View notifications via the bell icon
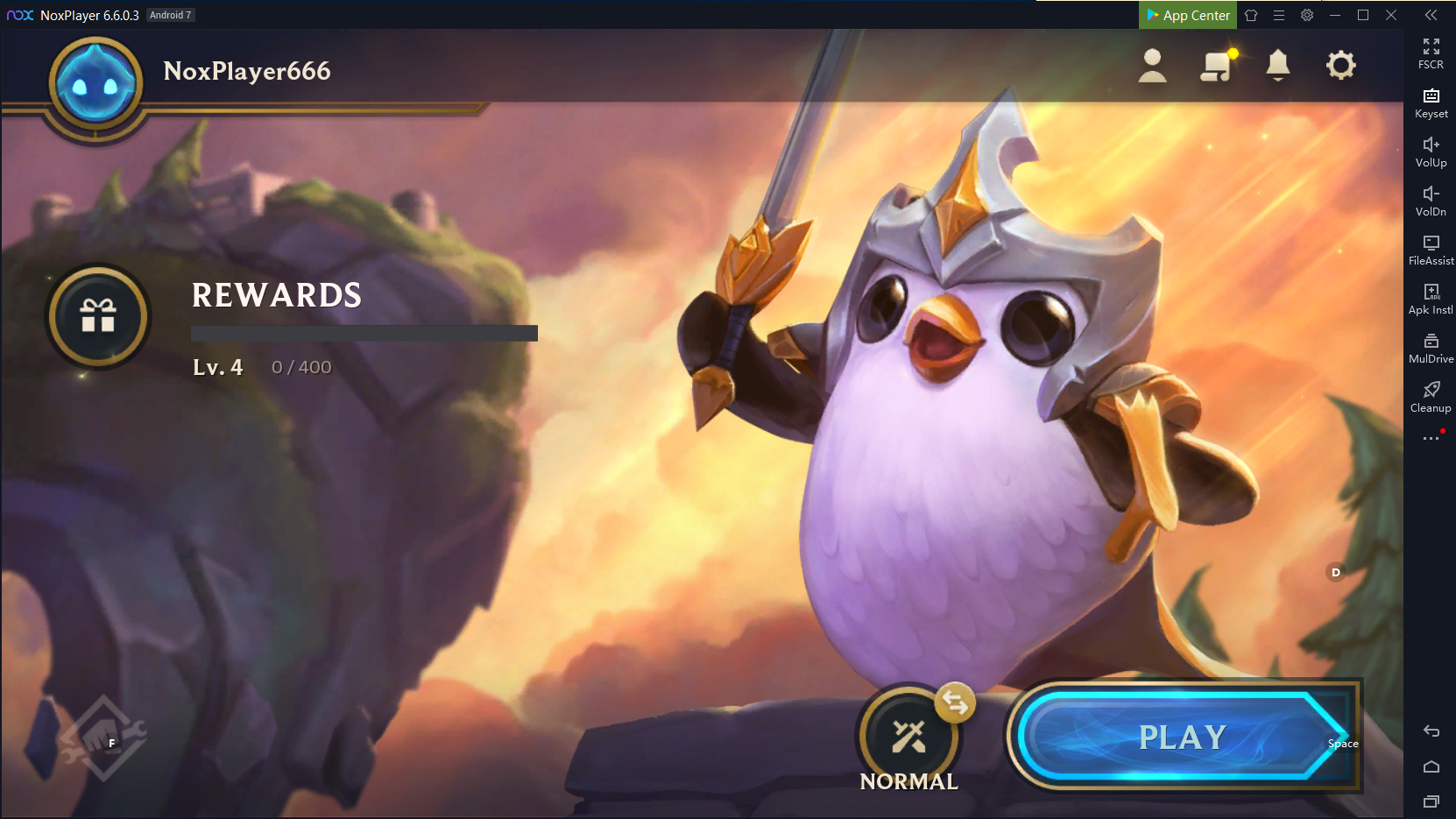 (1278, 66)
